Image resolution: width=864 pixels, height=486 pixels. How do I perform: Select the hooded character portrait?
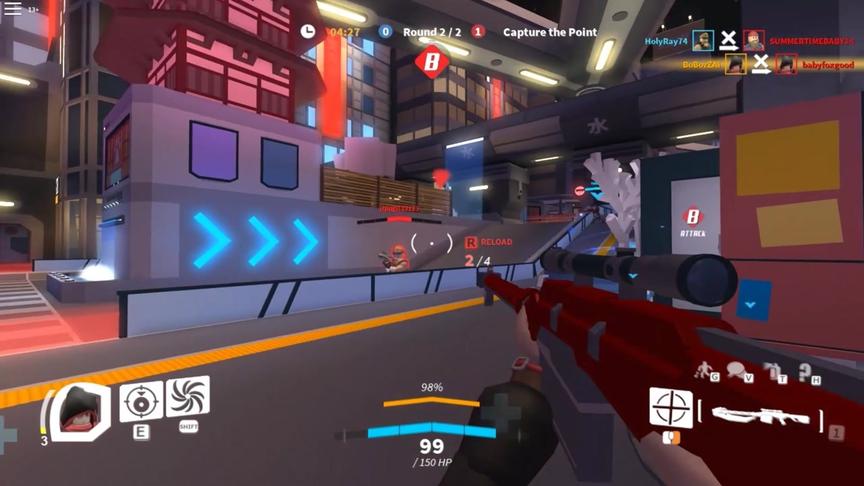pos(78,409)
